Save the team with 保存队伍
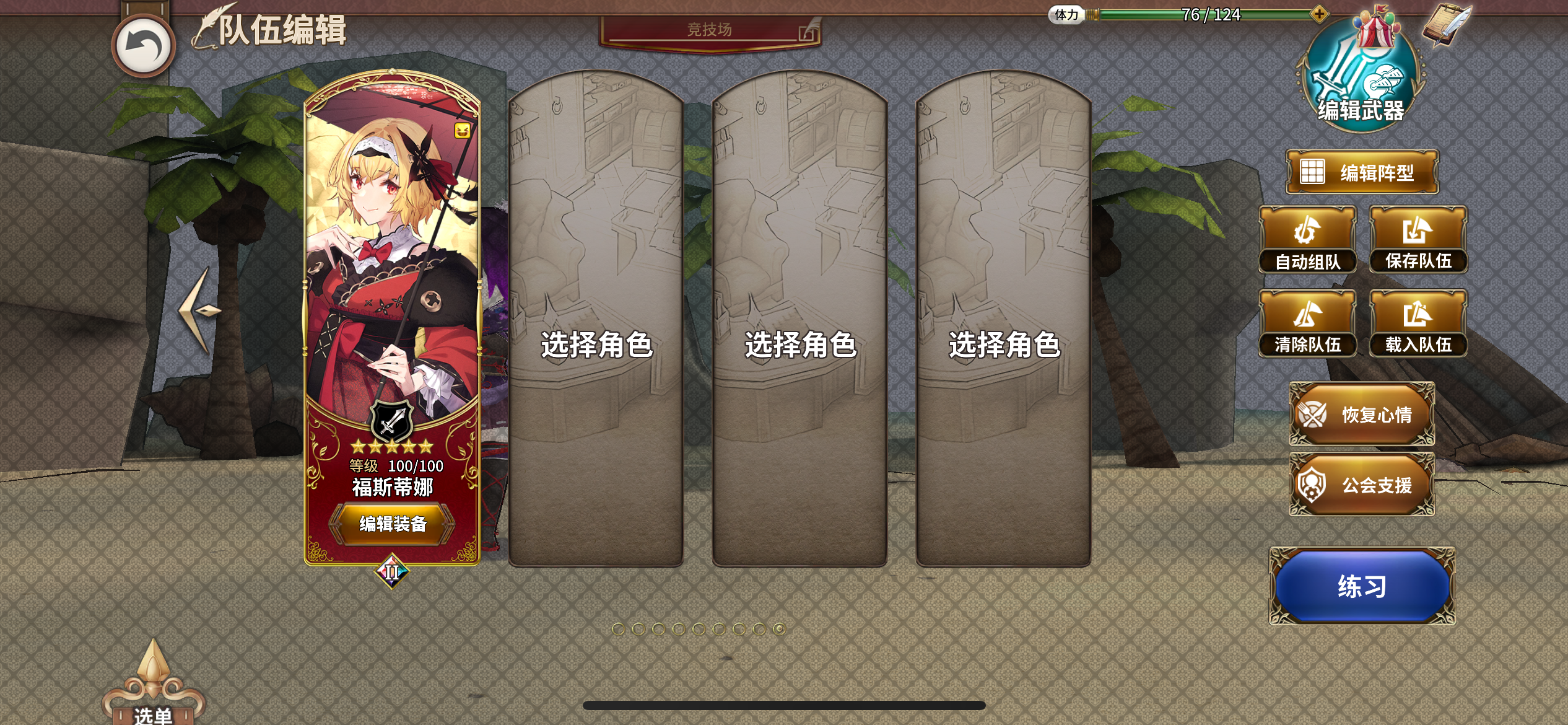The height and width of the screenshot is (725, 1568). 1418,240
